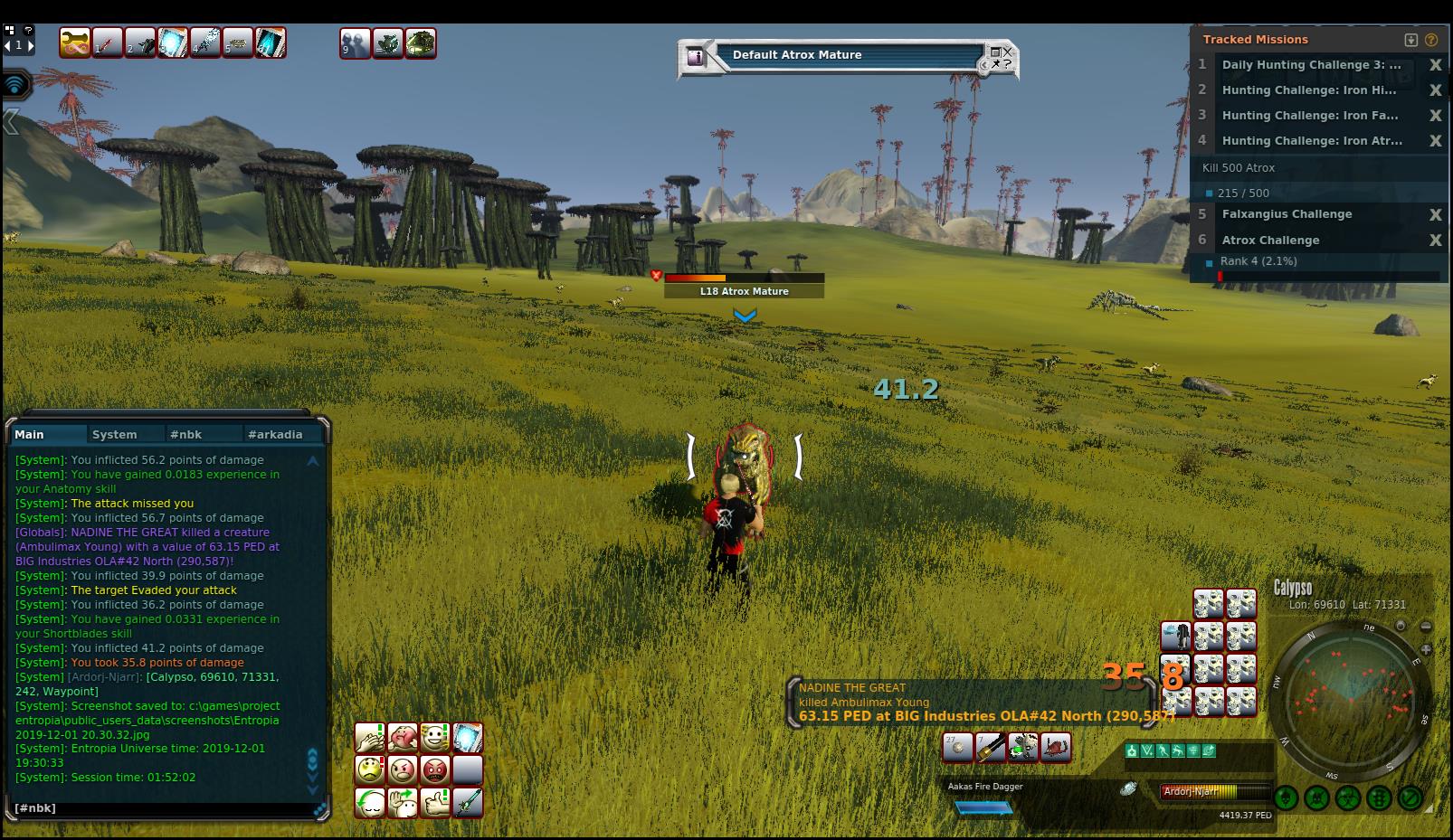Viewport: 1453px width, 840px height.
Task: Trigger the thumbs-up emote
Action: 435,803
